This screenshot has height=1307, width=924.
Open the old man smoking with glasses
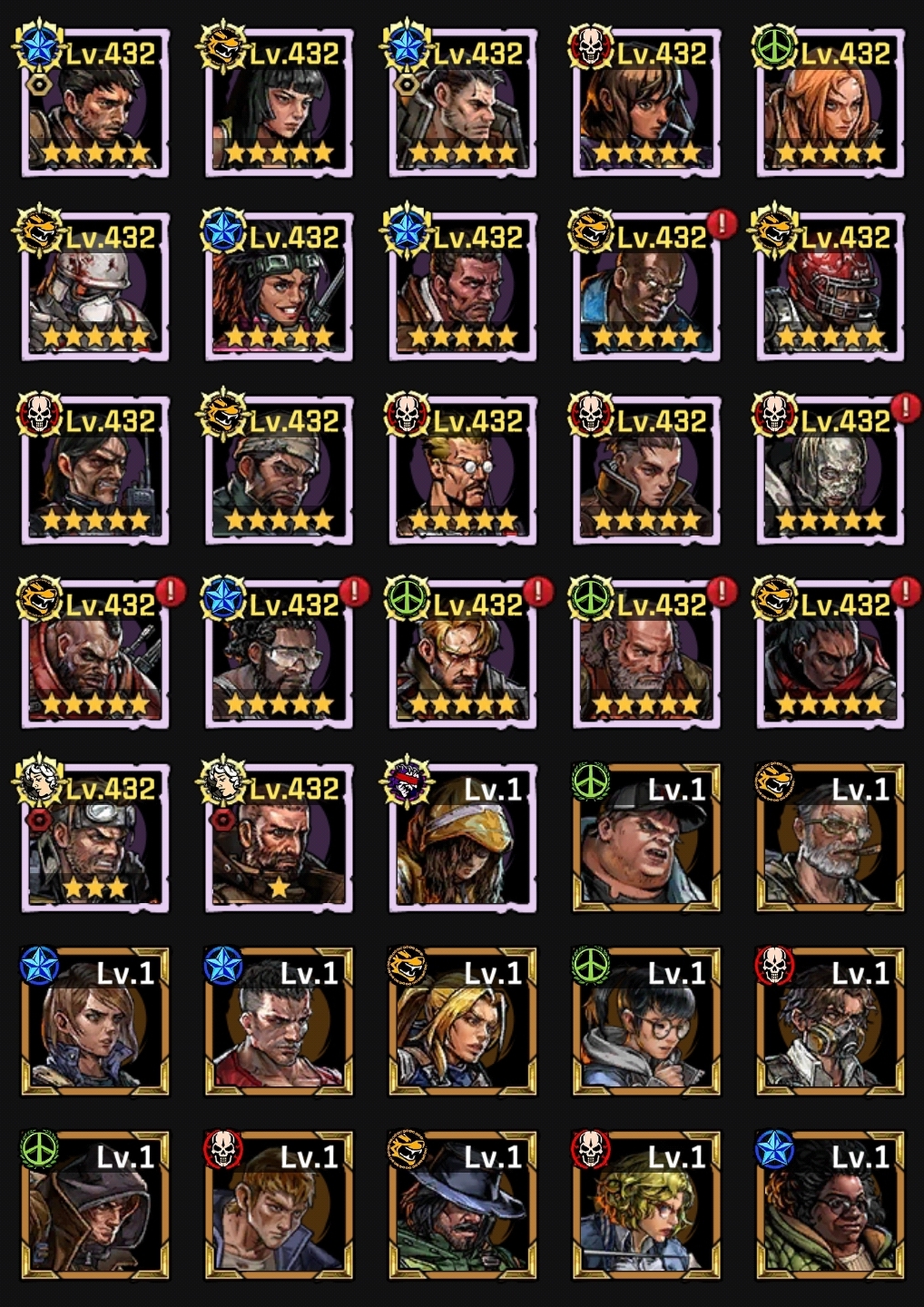830,839
